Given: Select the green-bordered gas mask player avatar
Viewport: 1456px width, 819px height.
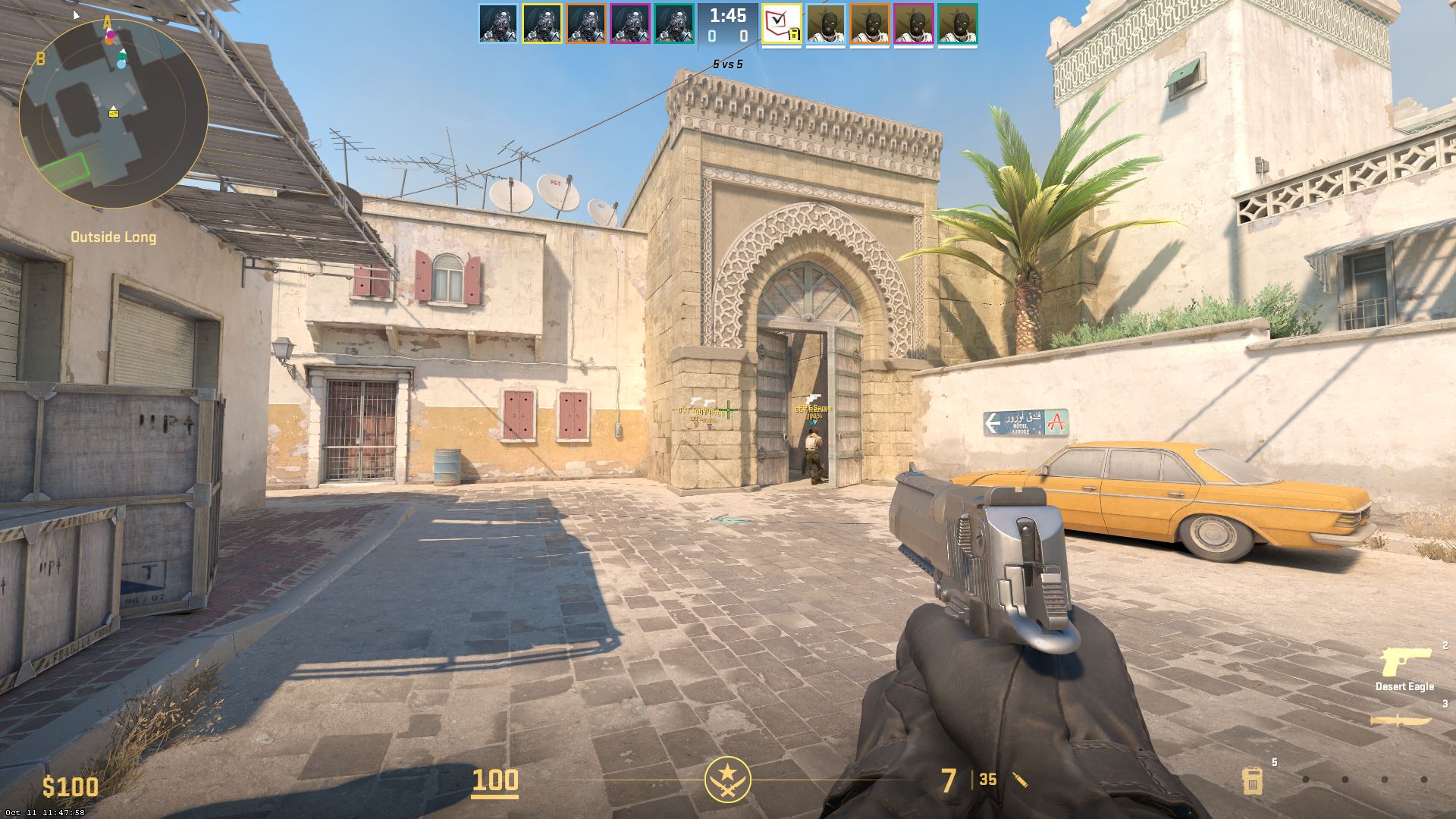Looking at the screenshot, I should [674, 24].
